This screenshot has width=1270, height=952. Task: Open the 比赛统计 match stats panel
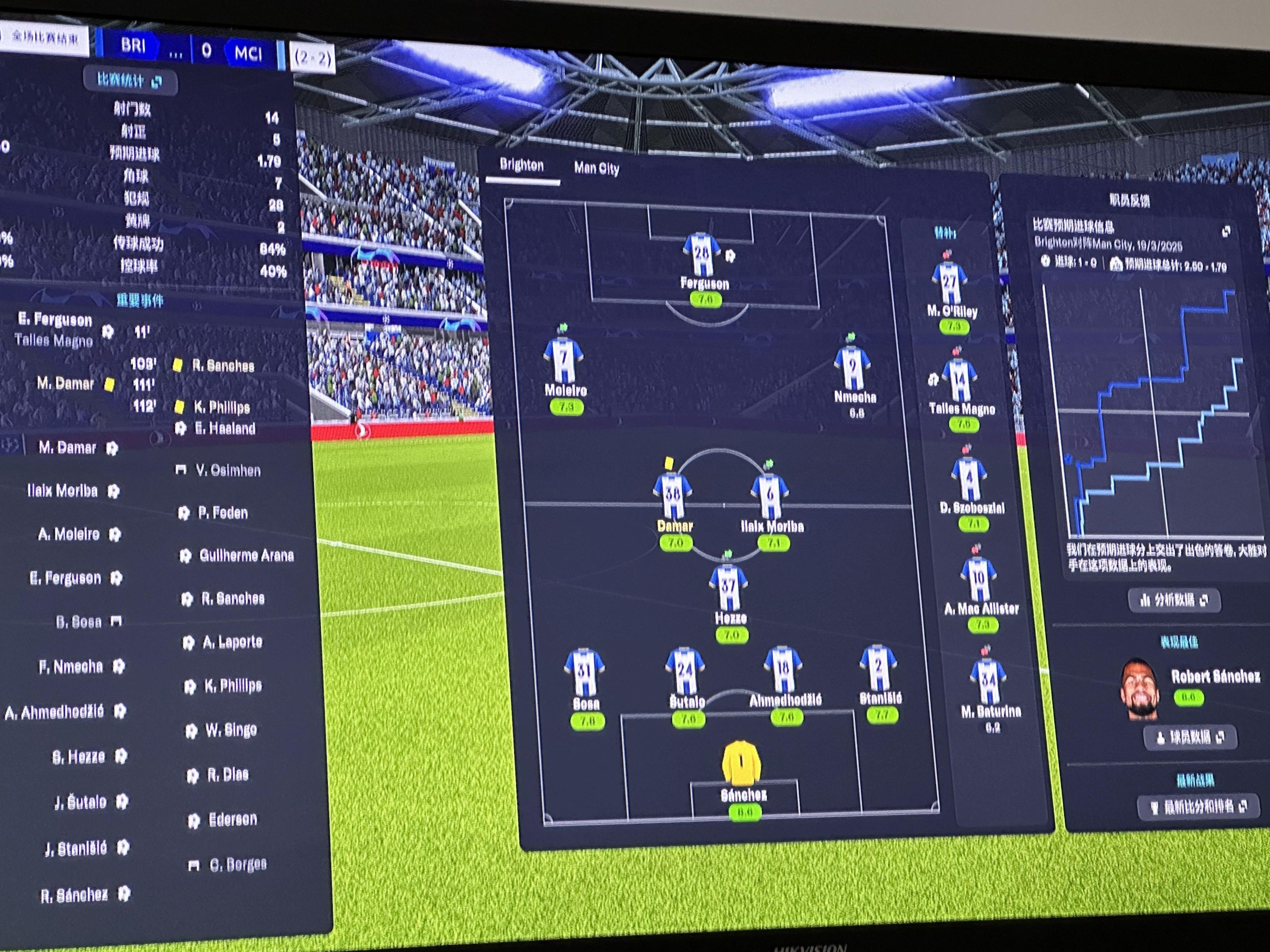(x=130, y=80)
